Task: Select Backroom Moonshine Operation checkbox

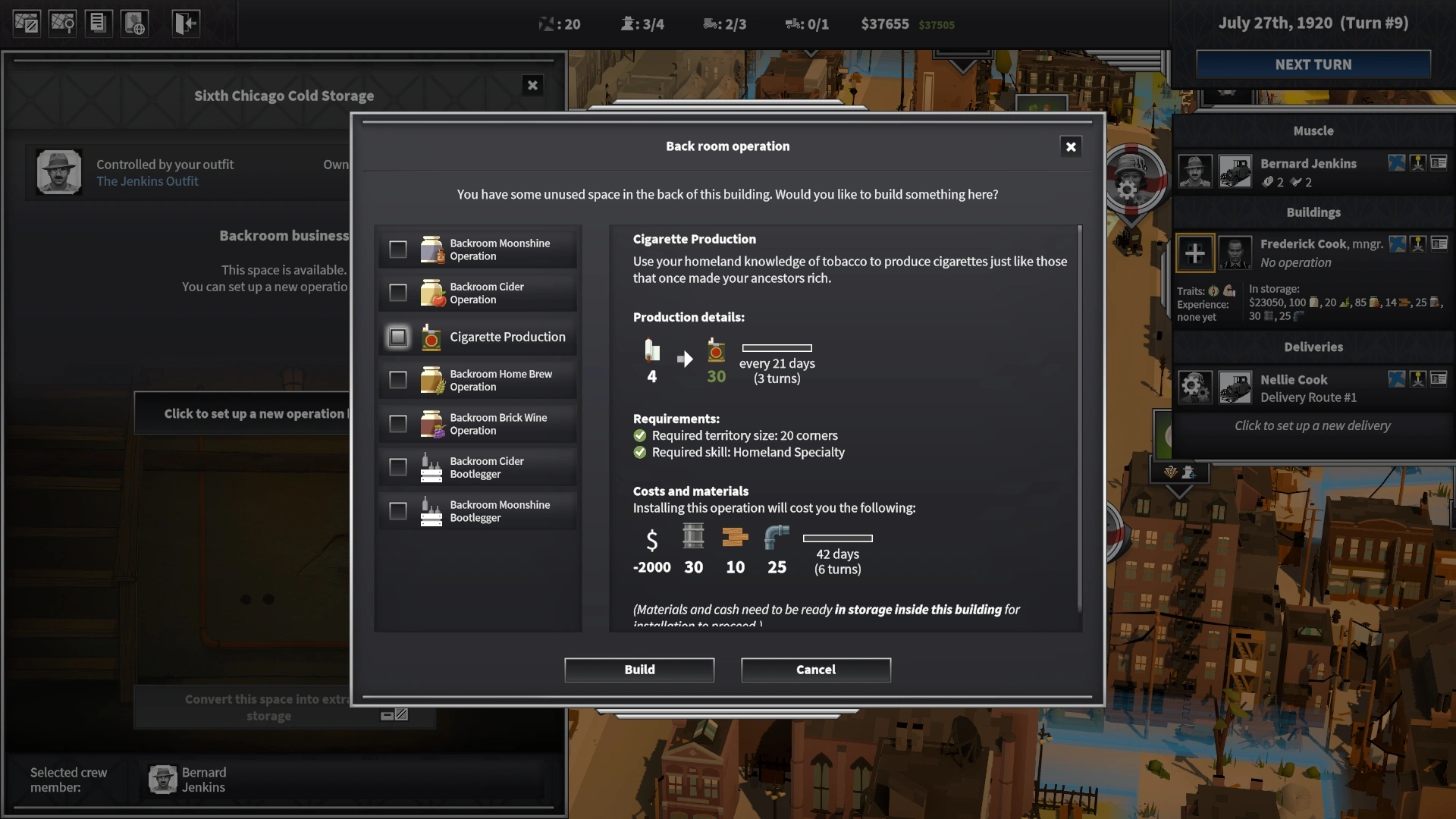Action: tap(398, 249)
